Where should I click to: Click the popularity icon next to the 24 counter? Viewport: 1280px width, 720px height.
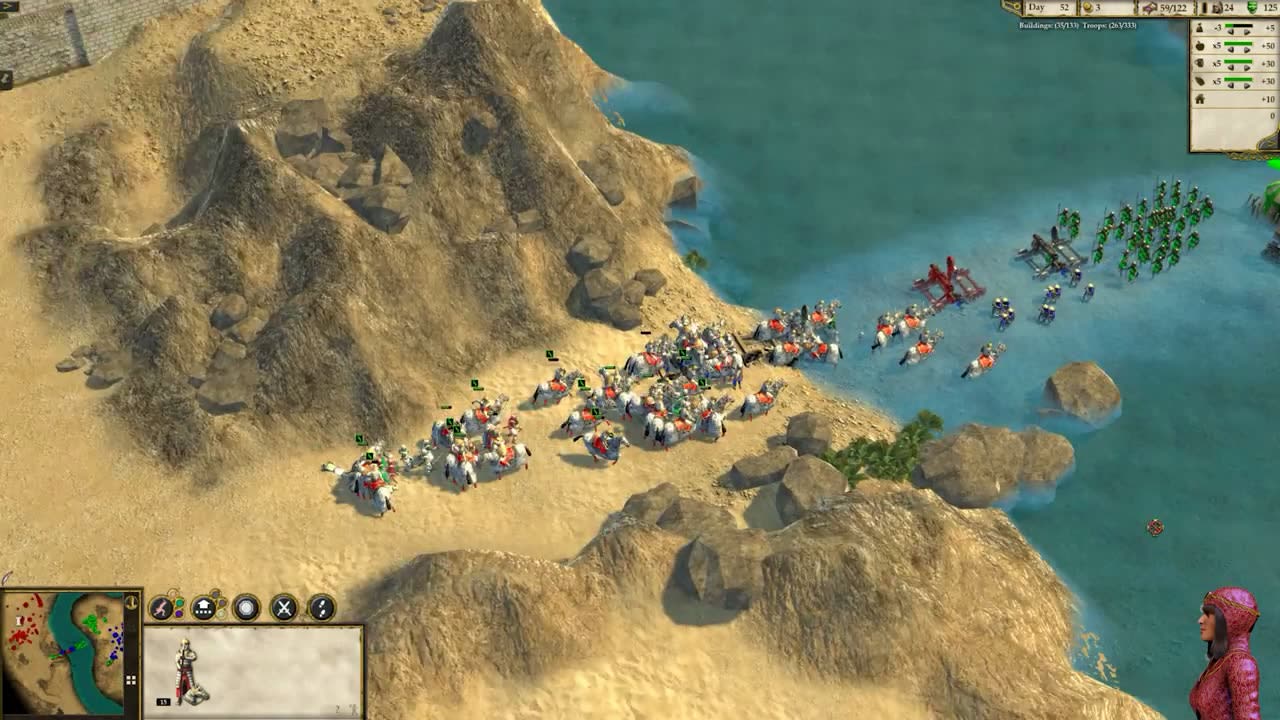(x=1218, y=7)
